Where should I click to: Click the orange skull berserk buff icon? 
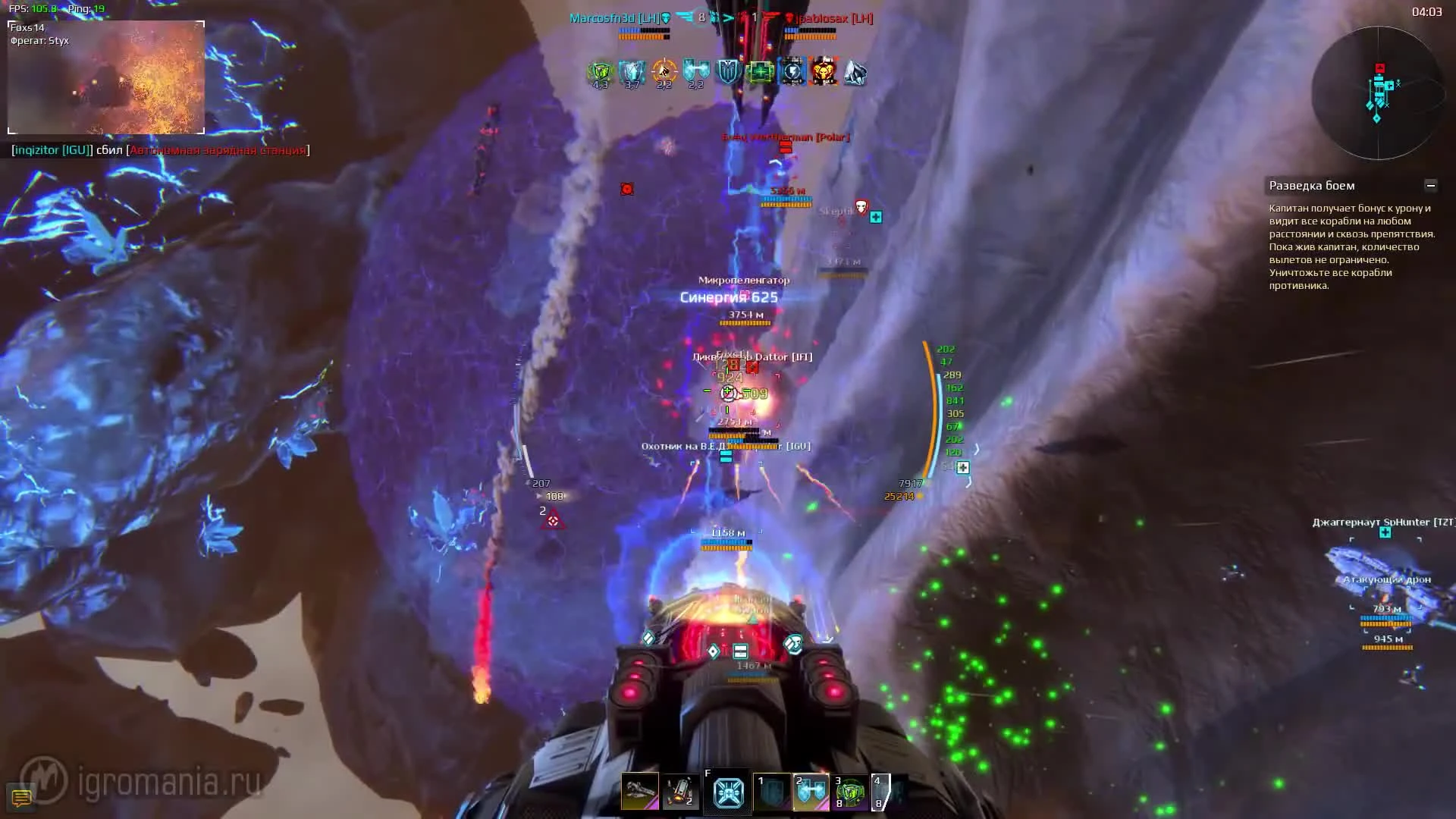824,72
